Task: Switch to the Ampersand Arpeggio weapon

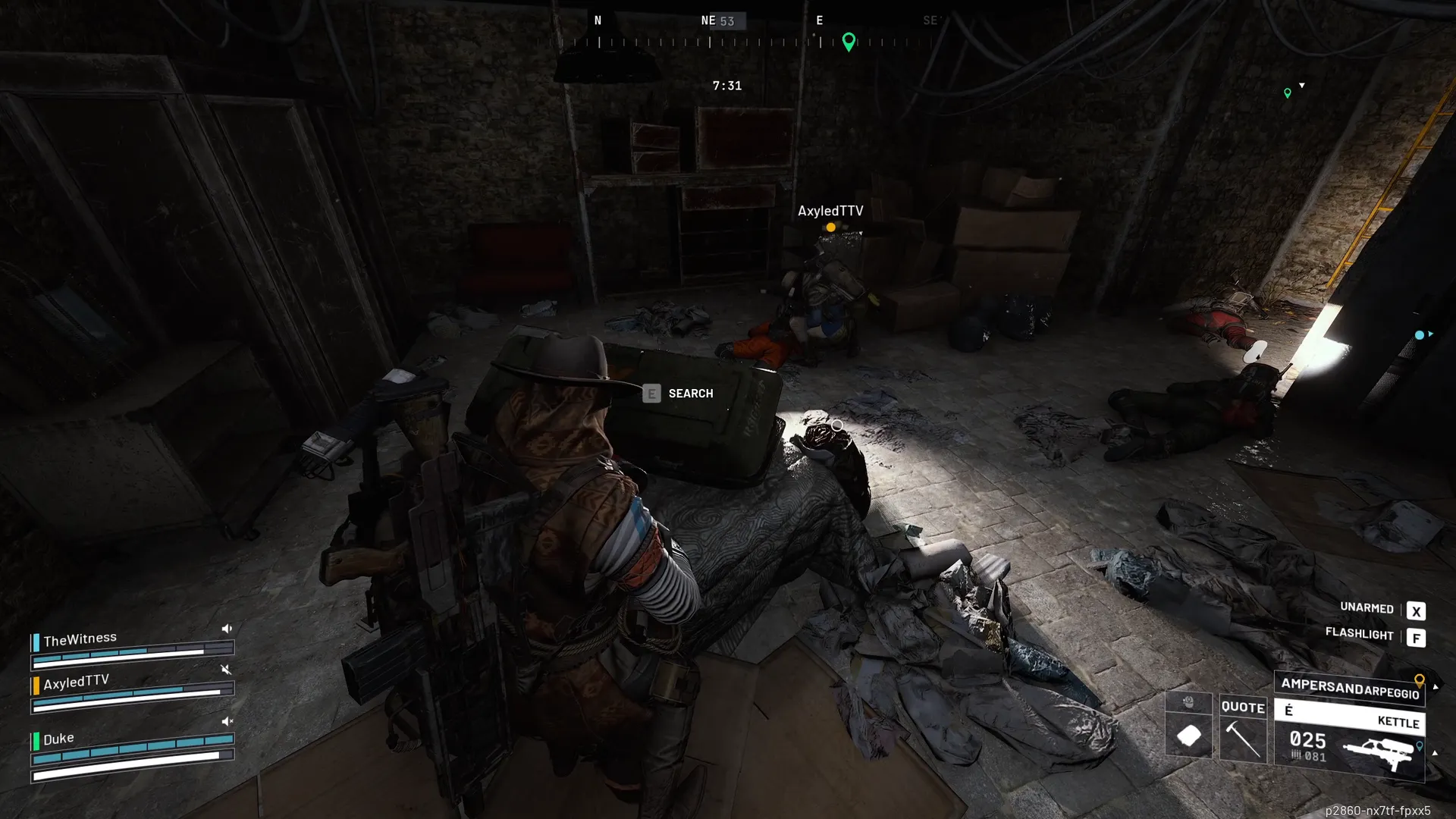Action: (1349, 688)
